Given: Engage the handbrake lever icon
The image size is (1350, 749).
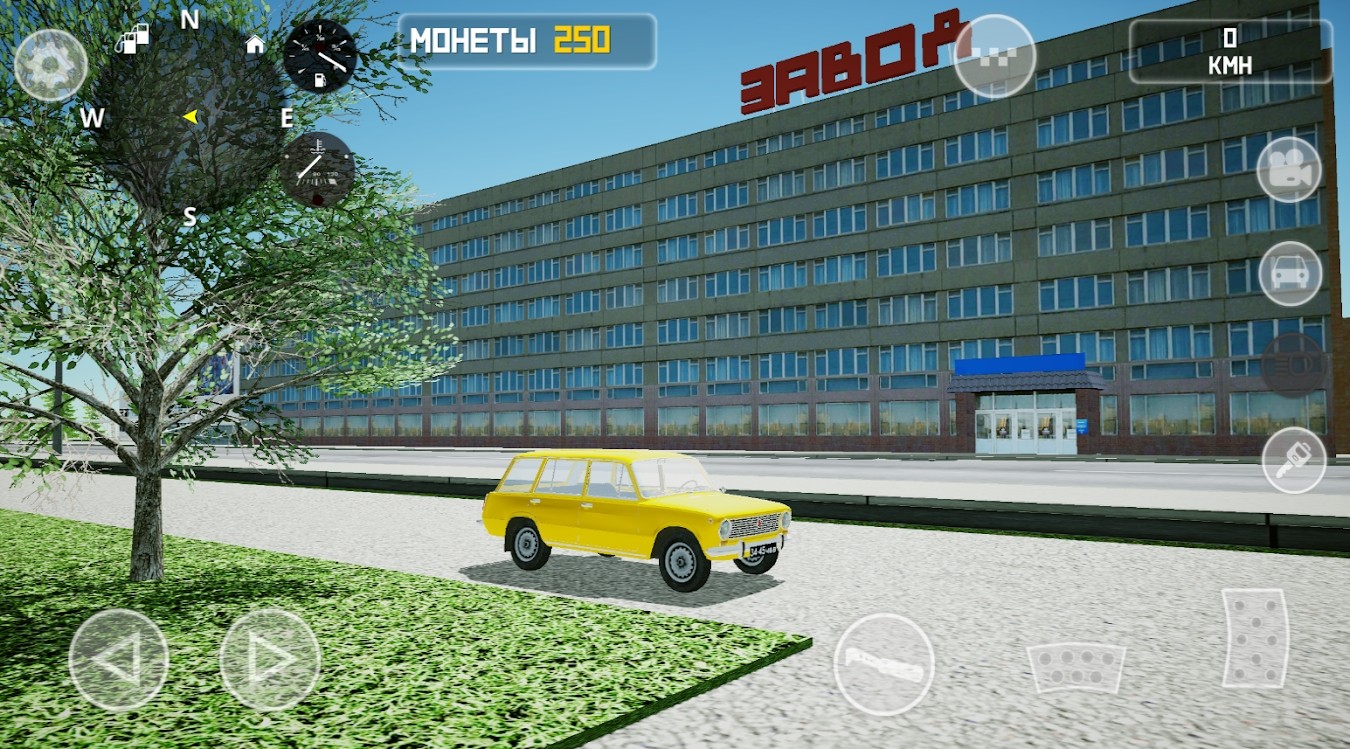Looking at the screenshot, I should click(x=884, y=661).
